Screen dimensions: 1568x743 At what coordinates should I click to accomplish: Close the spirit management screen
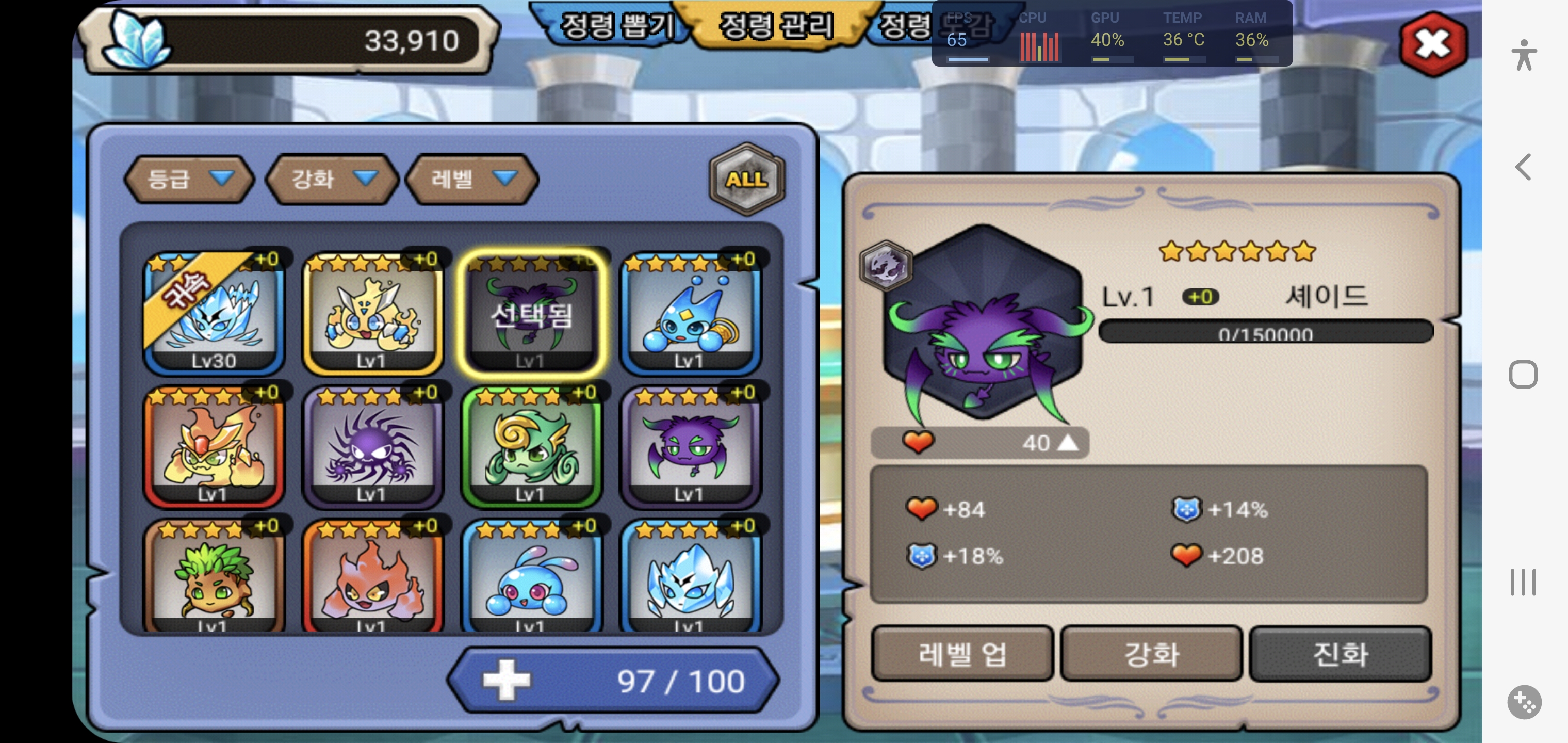(x=1433, y=44)
